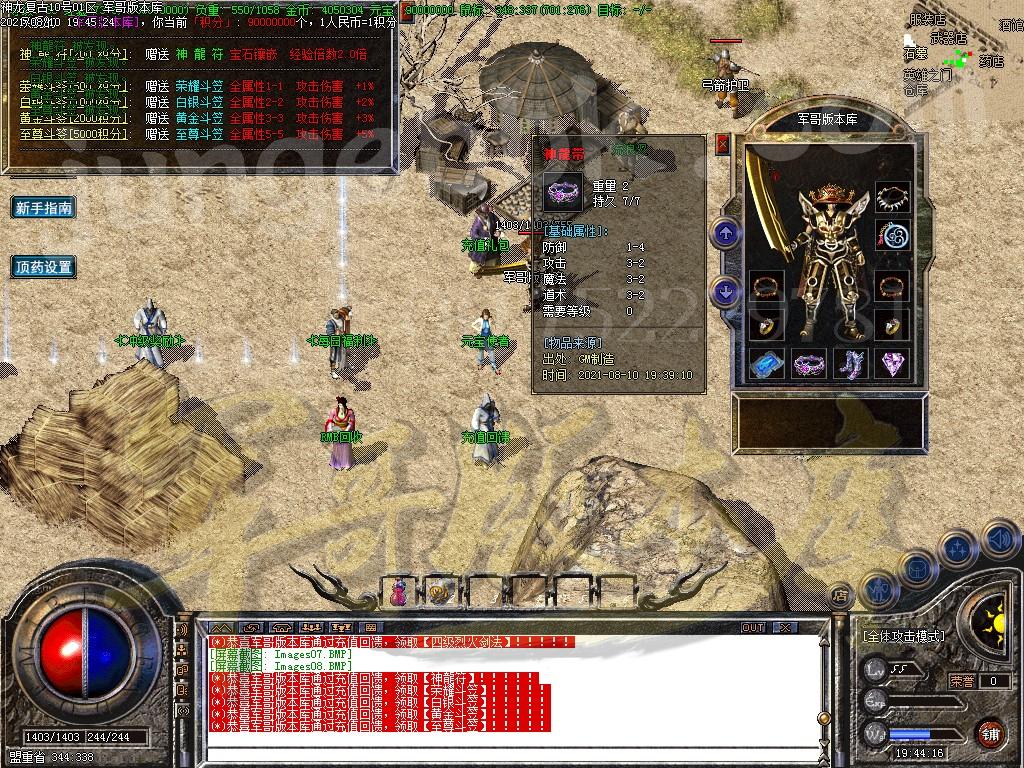The width and height of the screenshot is (1024, 768).
Task: Select the blue gem belt slot
Action: (767, 363)
